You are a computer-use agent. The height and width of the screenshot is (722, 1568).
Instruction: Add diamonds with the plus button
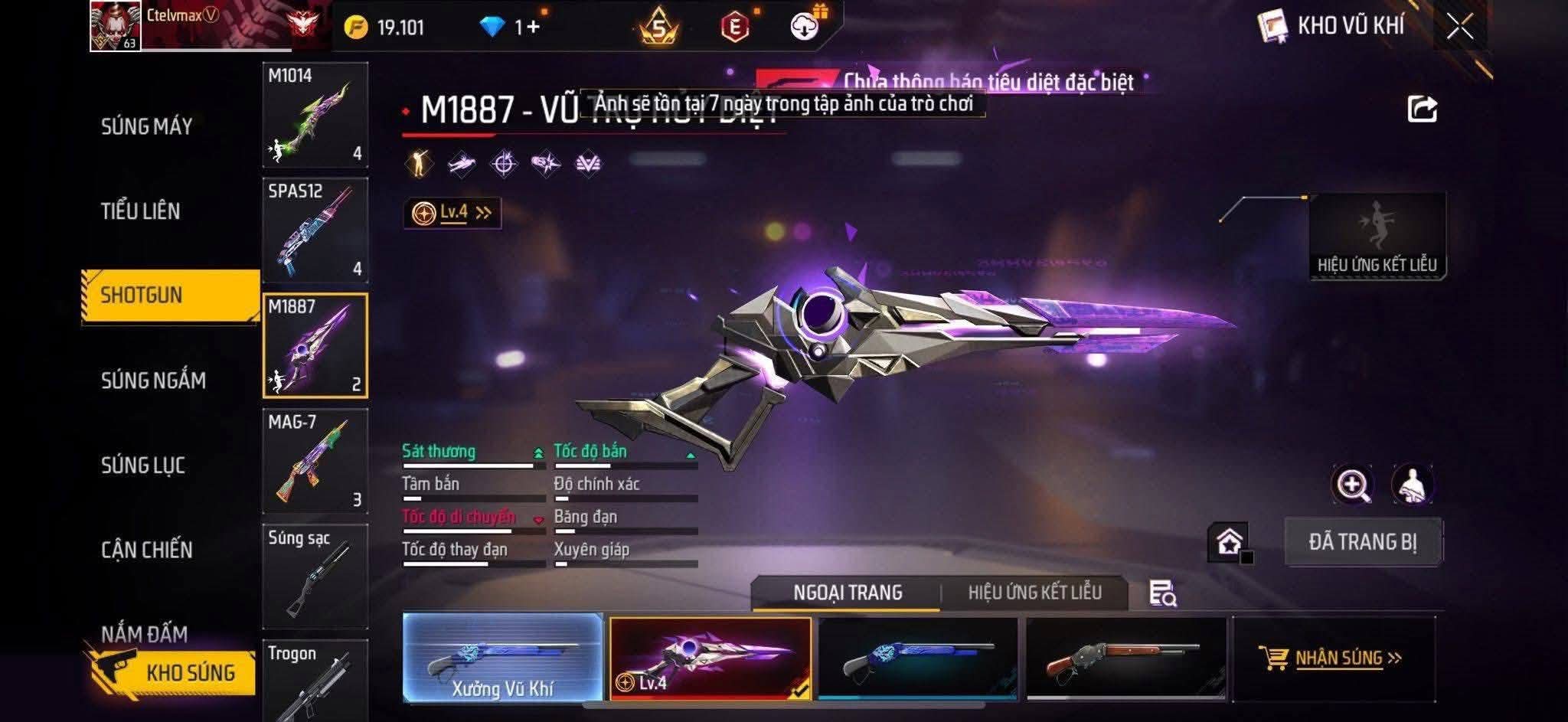tap(533, 28)
